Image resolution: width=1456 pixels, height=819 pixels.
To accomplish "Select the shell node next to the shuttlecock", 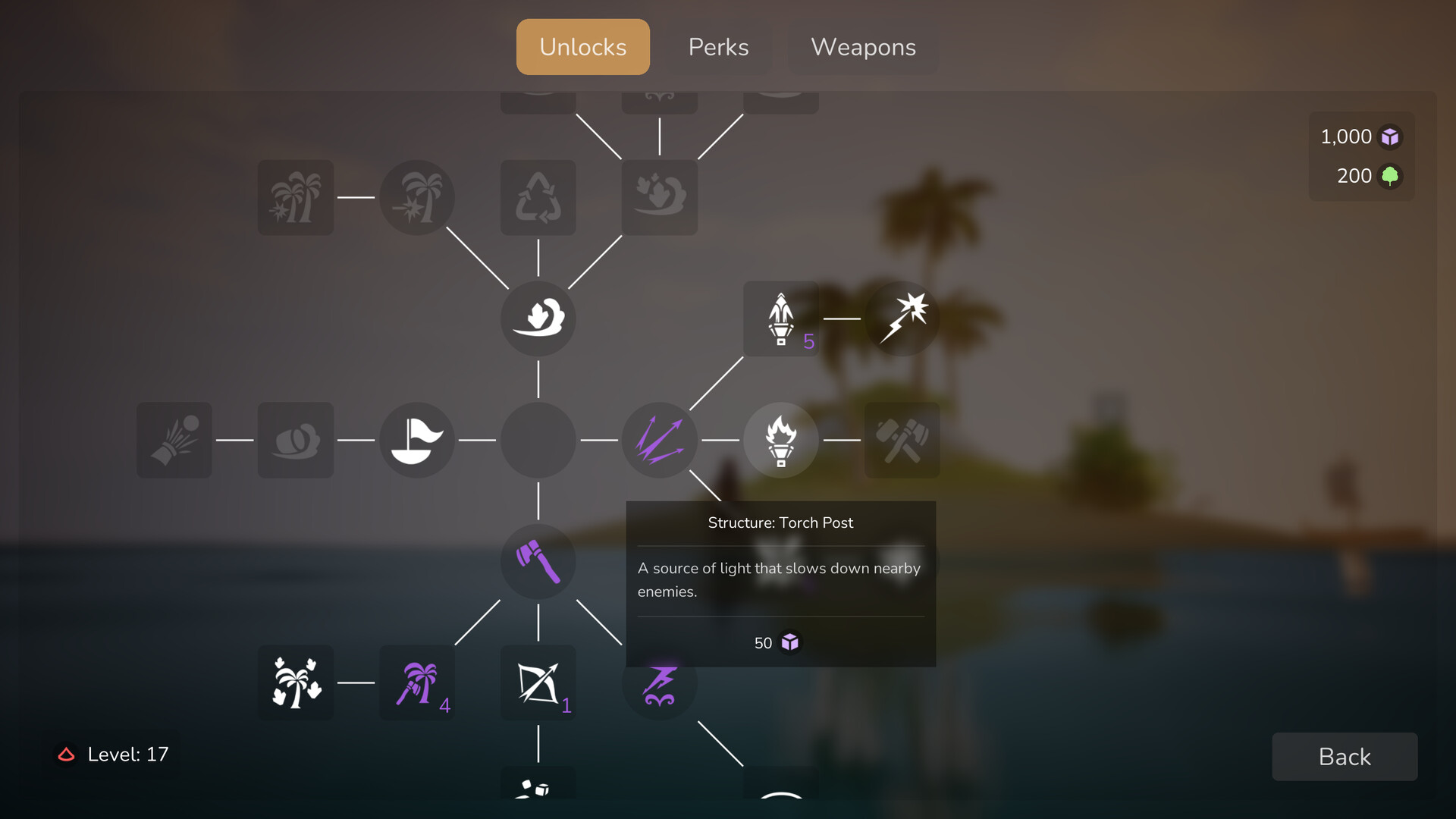I will coord(295,440).
